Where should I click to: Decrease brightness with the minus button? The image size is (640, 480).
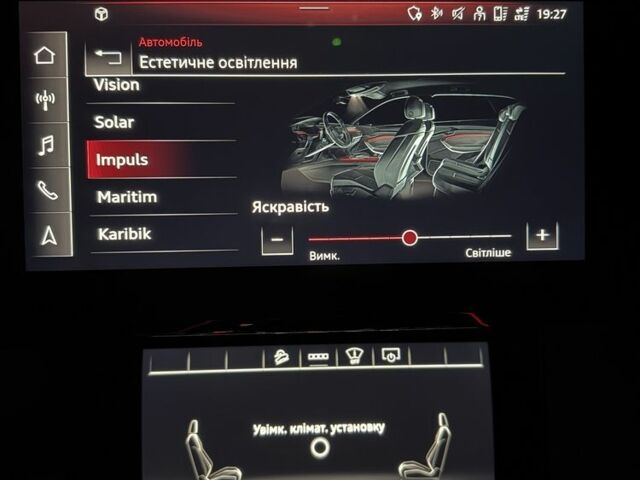click(x=277, y=240)
